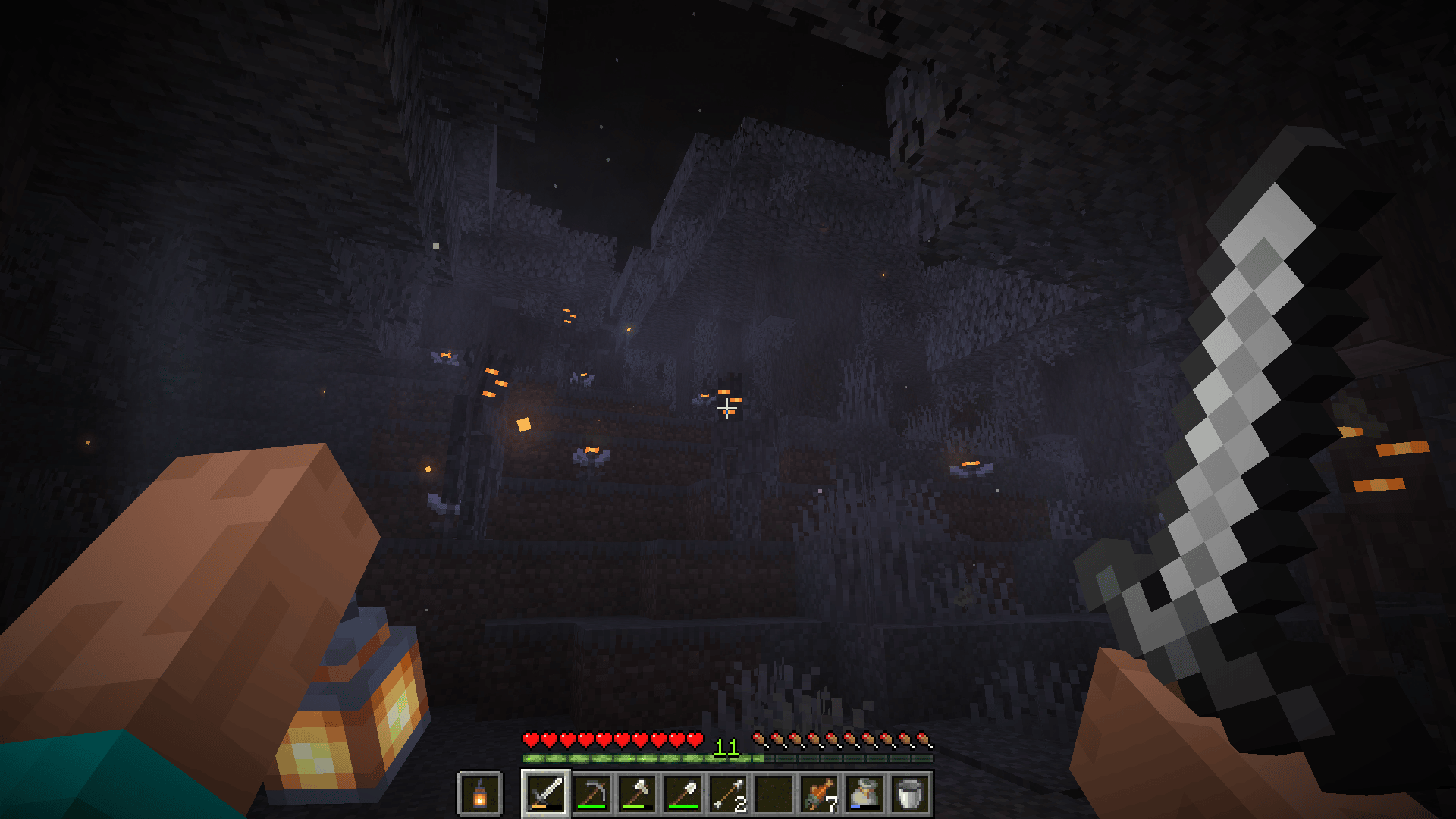Switch to the shovel hotbar slot

pos(682,794)
